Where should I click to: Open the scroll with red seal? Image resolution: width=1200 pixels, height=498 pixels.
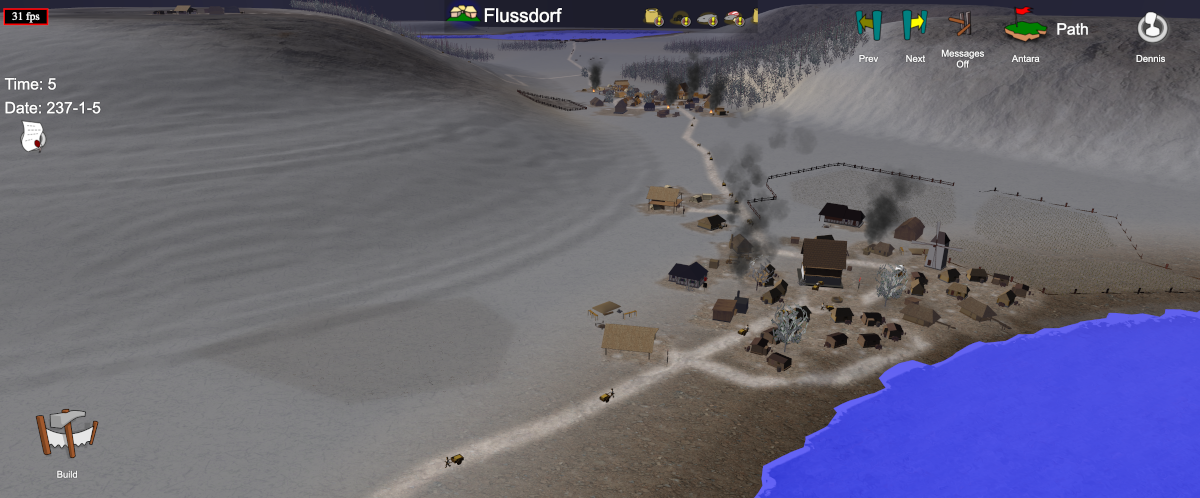tap(33, 136)
